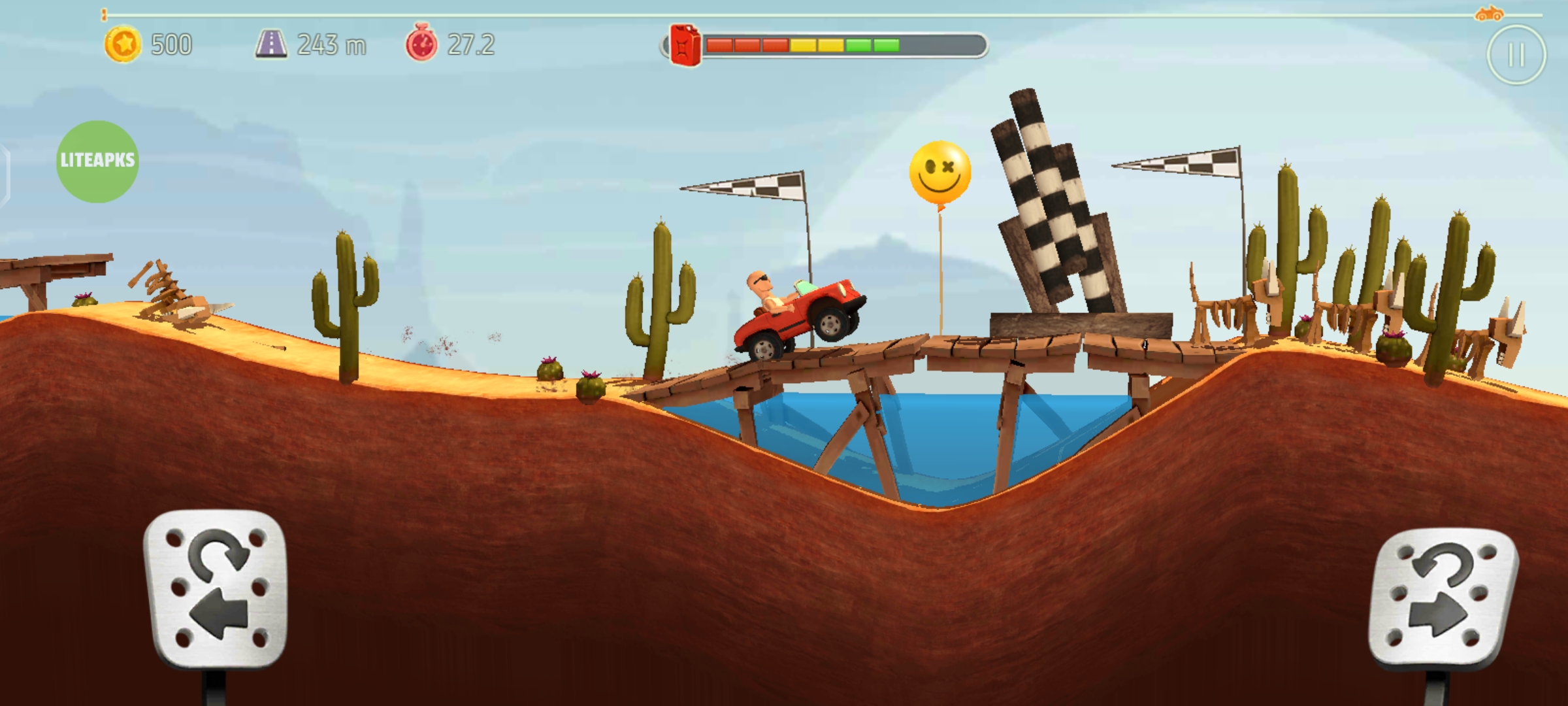Open the green LITEAPKS overlay badge
This screenshot has height=706, width=1568.
coord(97,161)
